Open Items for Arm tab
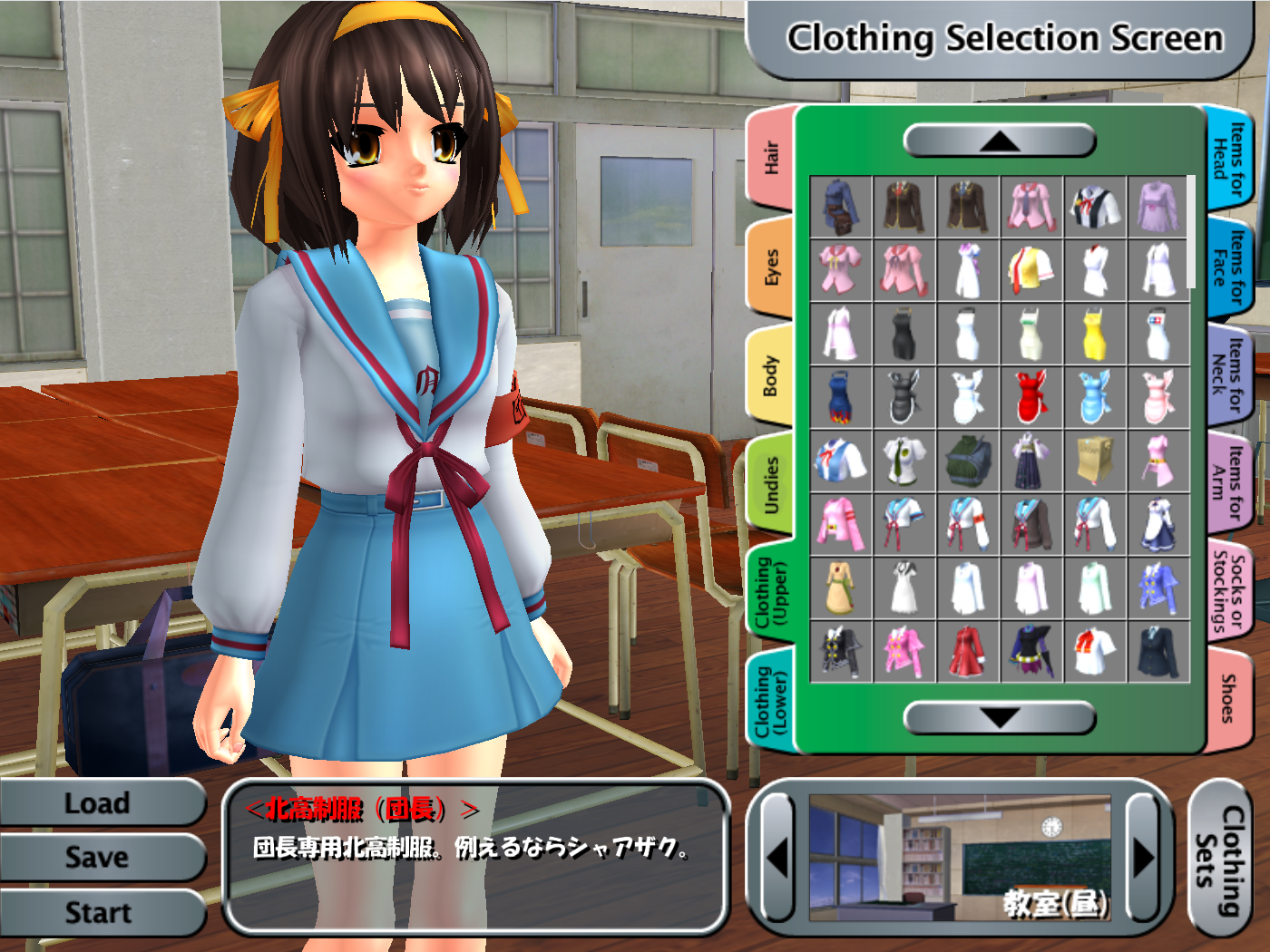Screen dimensions: 1270x952 [1229, 481]
